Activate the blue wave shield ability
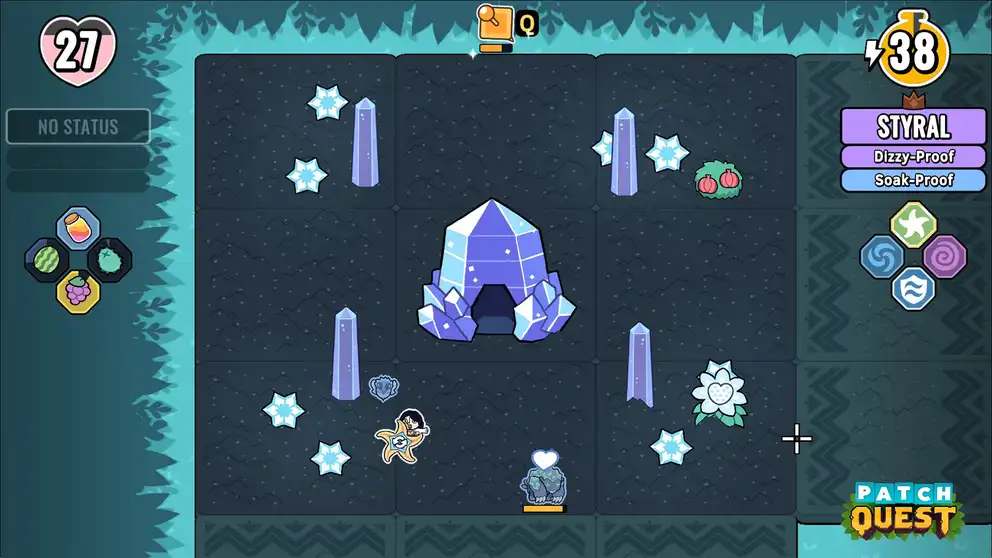The width and height of the screenshot is (992, 558). click(912, 289)
